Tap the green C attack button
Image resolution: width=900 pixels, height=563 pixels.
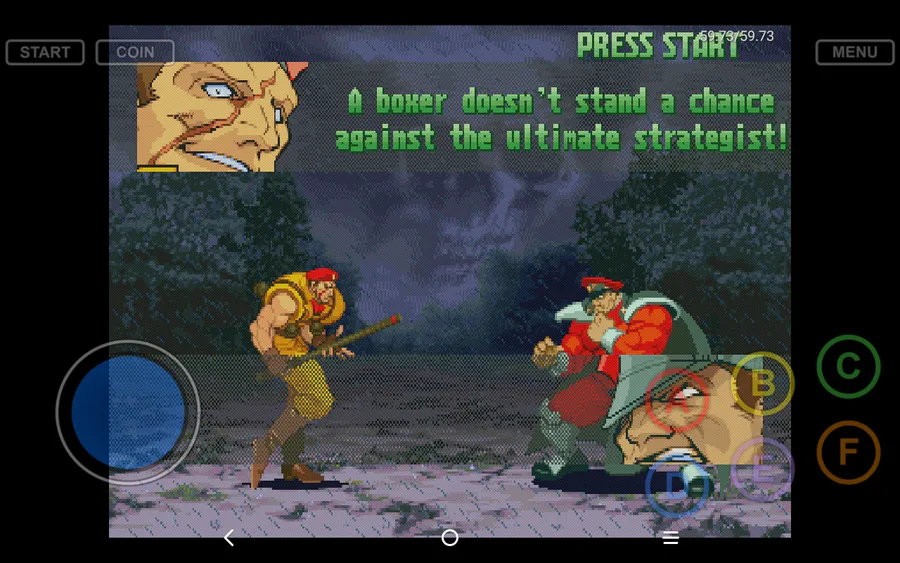pos(848,367)
